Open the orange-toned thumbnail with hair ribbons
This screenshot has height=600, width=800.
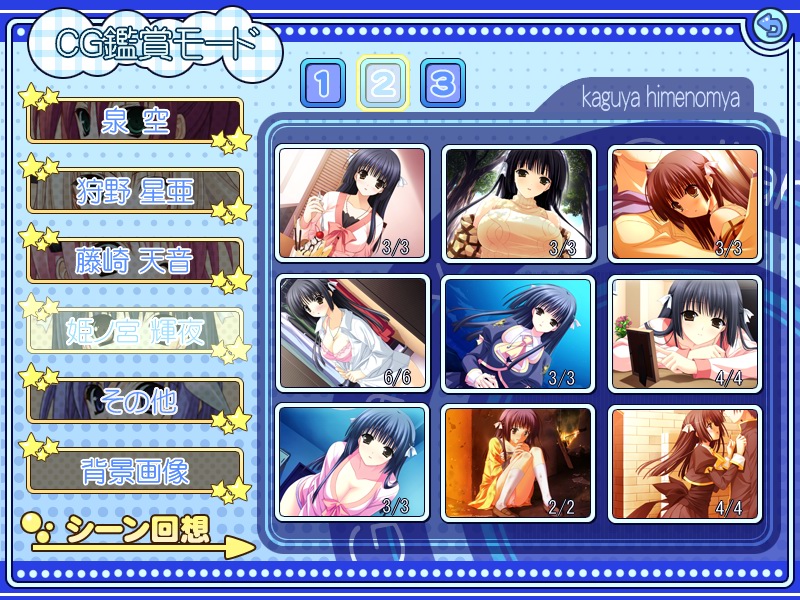[x=685, y=203]
